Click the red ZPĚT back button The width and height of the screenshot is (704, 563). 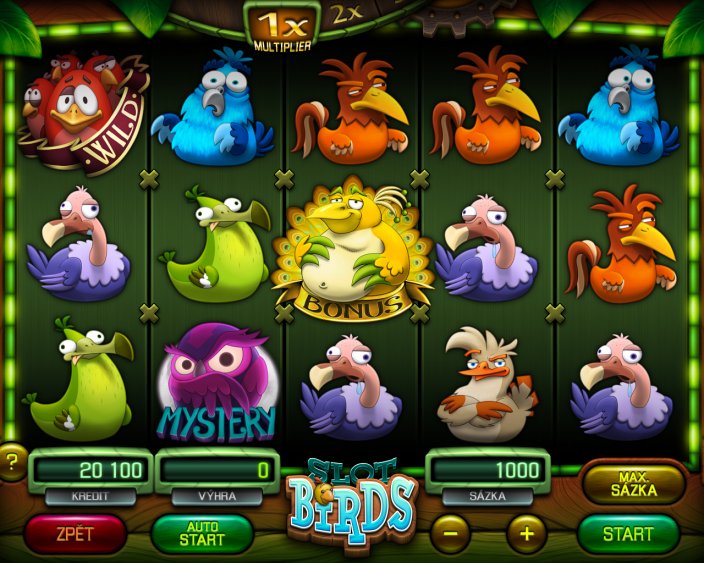(x=75, y=533)
